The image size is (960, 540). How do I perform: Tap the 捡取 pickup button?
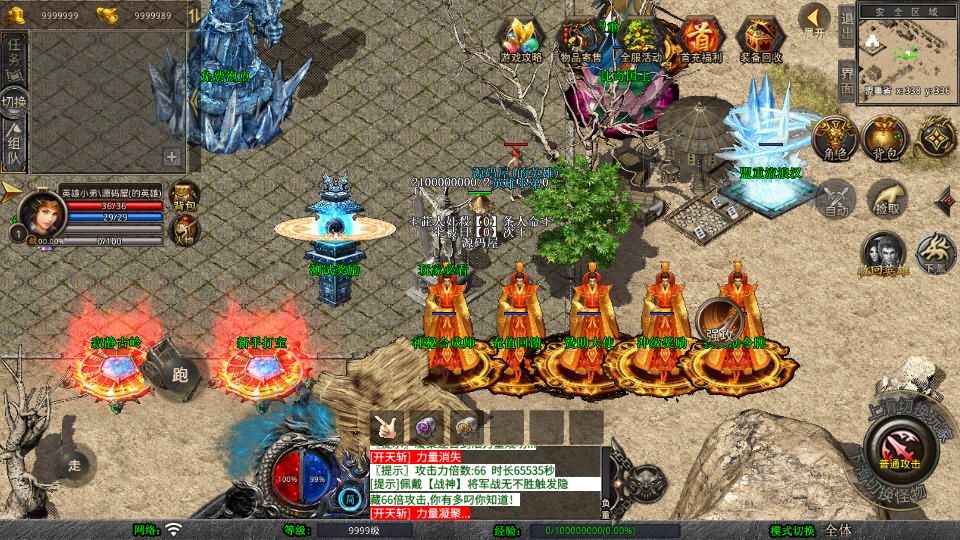point(887,199)
